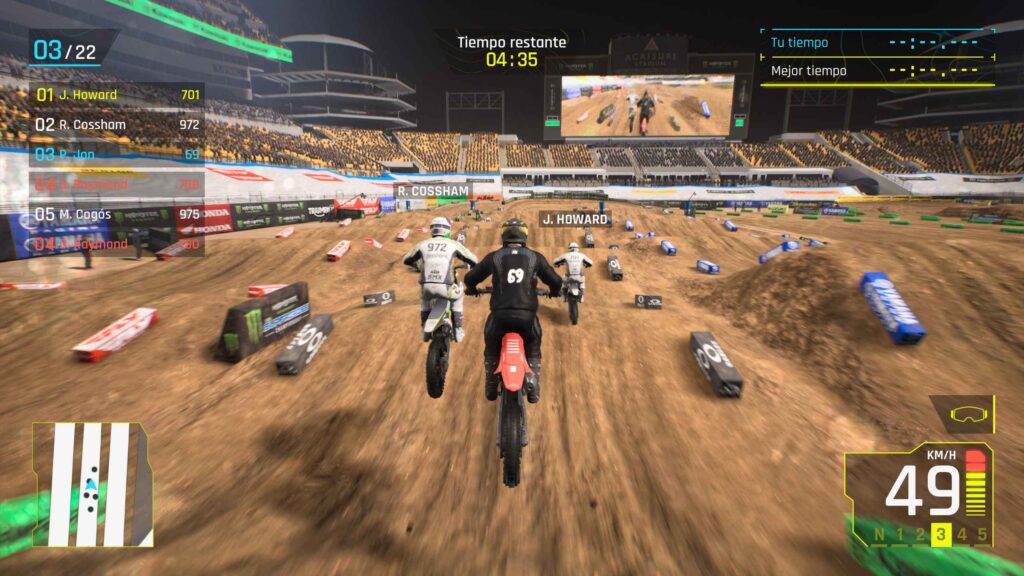Click the floating J. Howard name tag
The image size is (1024, 576).
[x=575, y=219]
